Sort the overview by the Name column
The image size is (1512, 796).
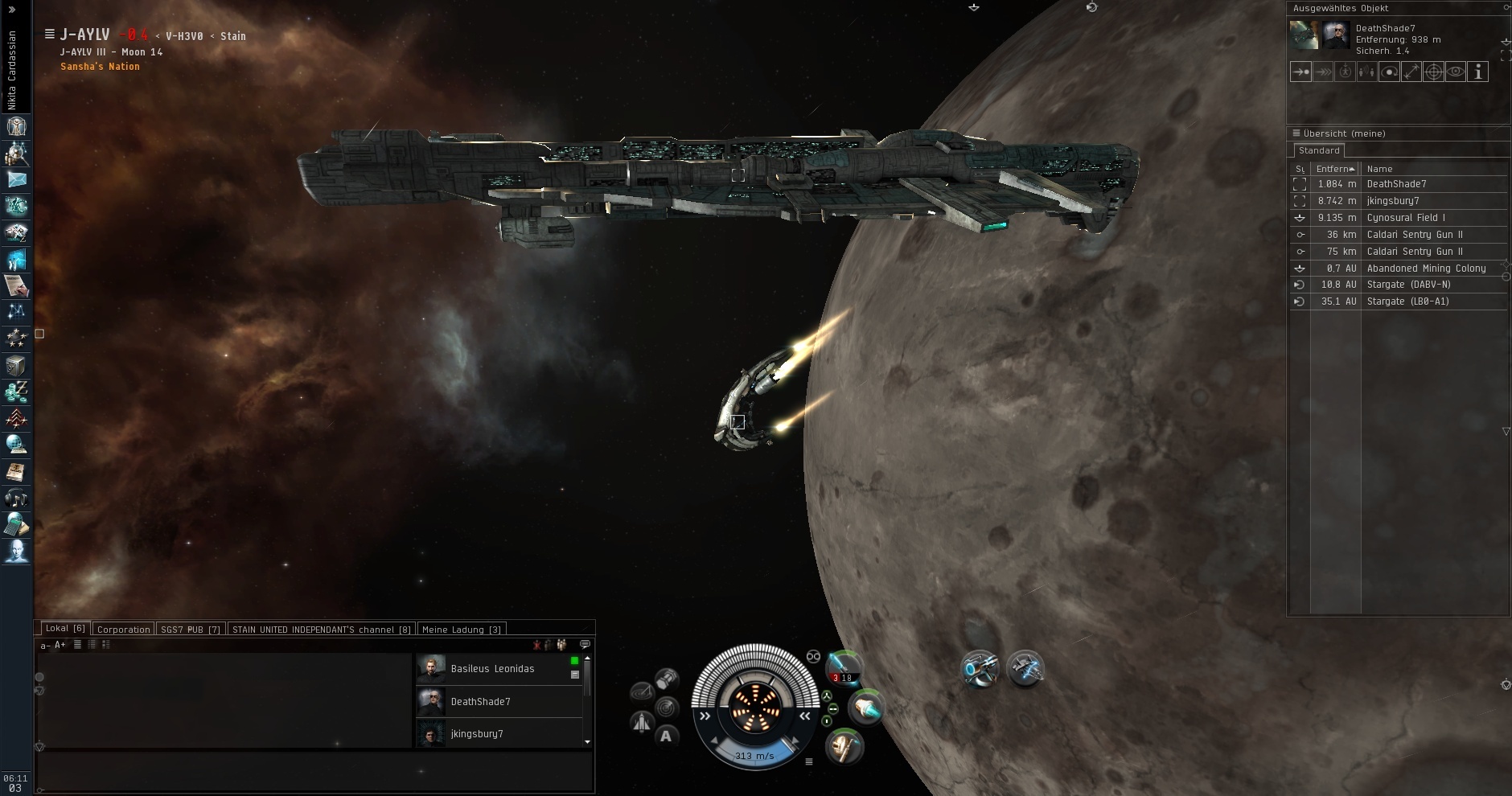click(1379, 169)
